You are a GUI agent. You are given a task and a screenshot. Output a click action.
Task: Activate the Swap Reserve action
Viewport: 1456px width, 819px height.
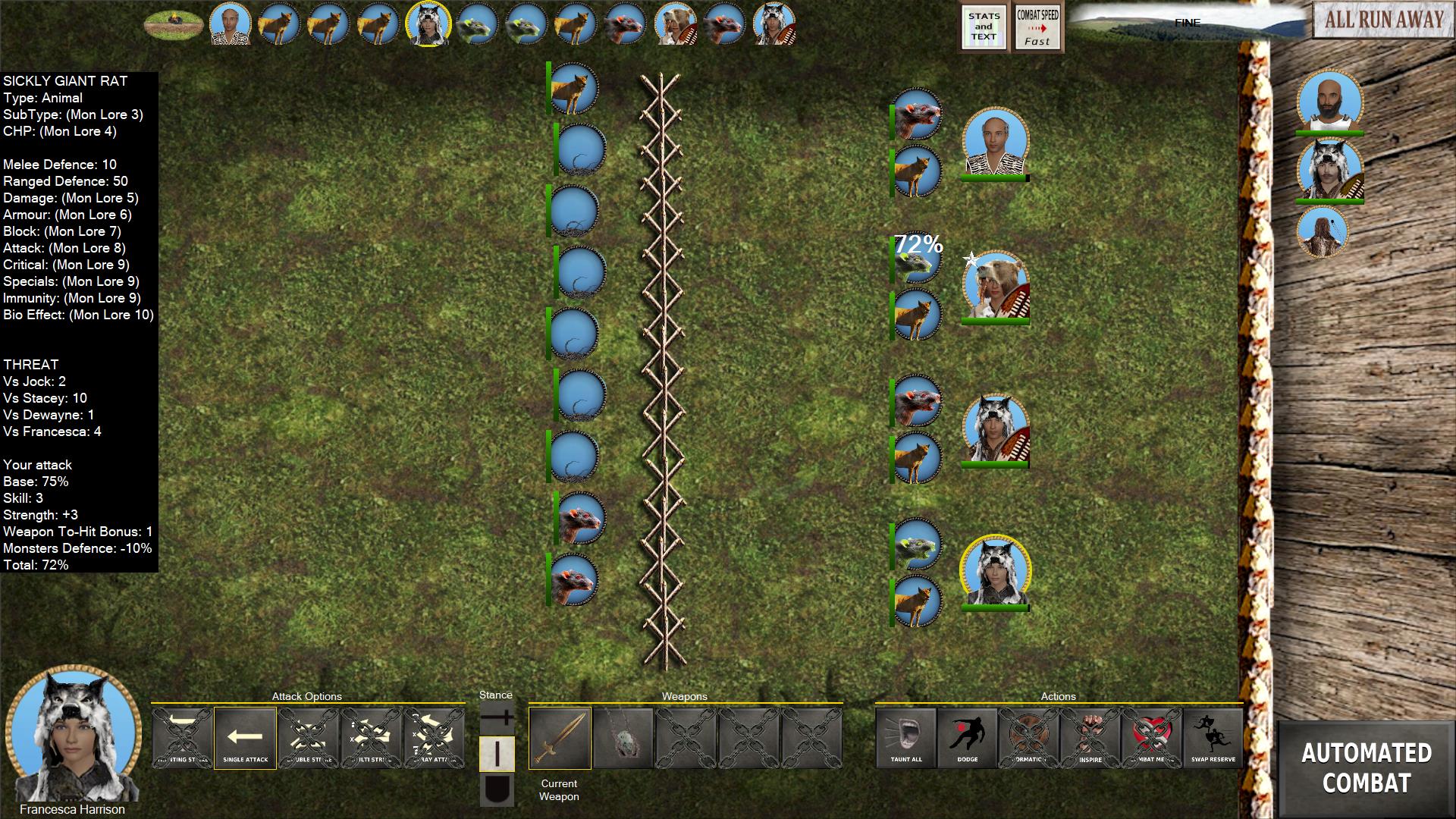click(1213, 738)
